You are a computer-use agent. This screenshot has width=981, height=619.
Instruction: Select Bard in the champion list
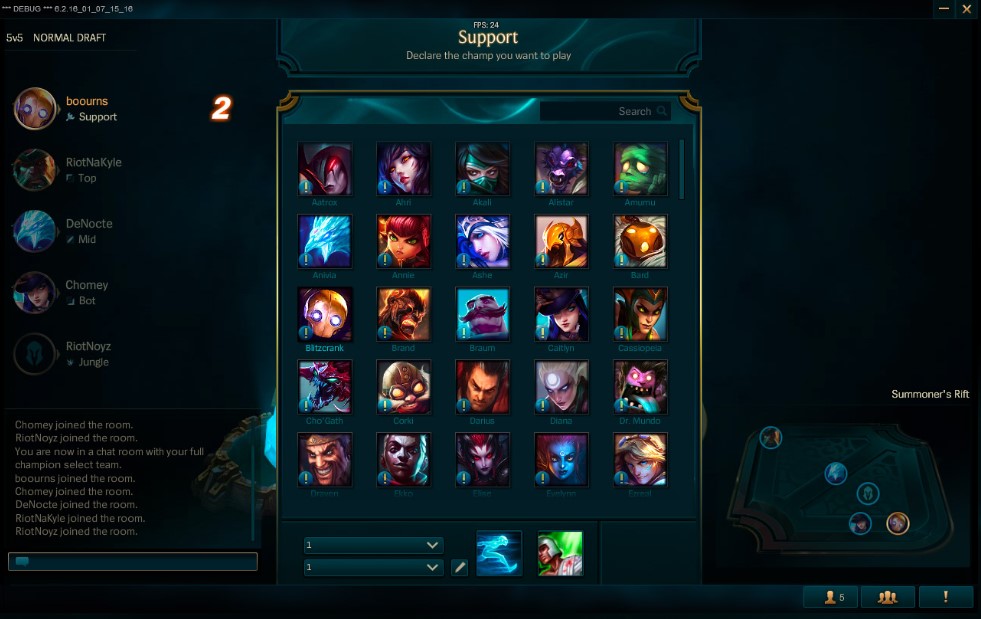[x=640, y=241]
